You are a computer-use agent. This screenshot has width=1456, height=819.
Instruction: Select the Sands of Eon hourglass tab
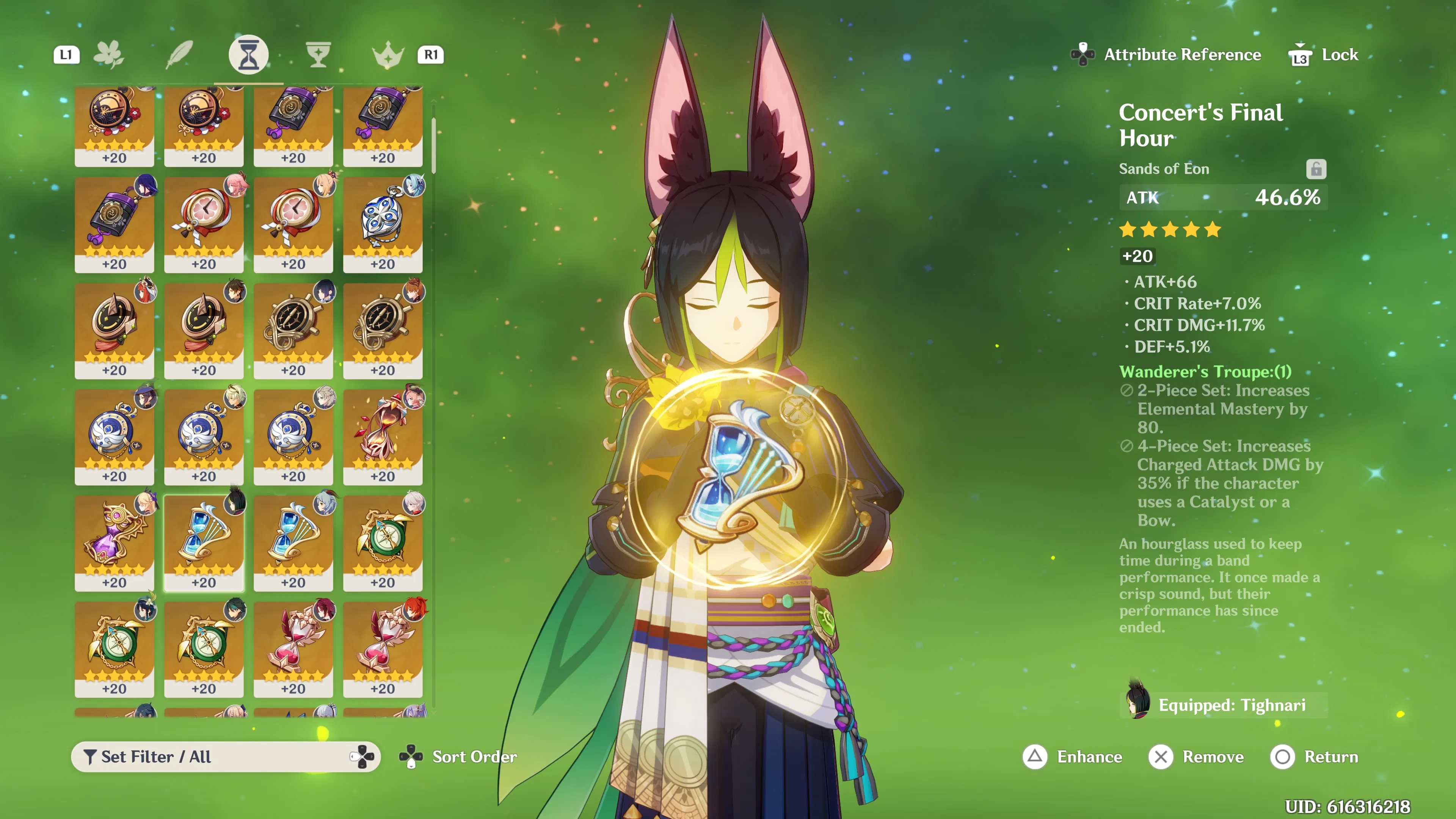pyautogui.click(x=248, y=55)
